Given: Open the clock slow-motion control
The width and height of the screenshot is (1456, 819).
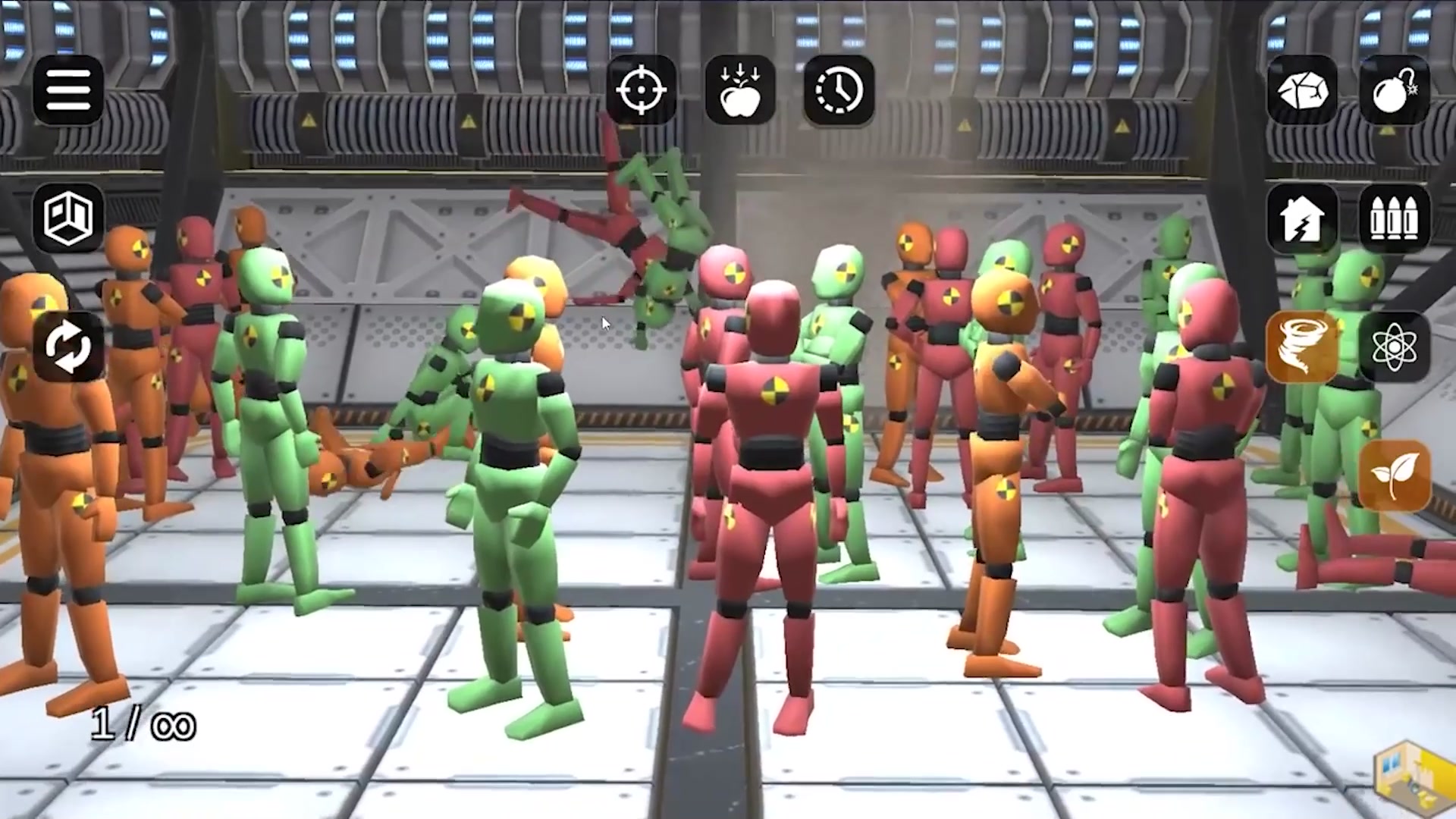Looking at the screenshot, I should click(839, 90).
